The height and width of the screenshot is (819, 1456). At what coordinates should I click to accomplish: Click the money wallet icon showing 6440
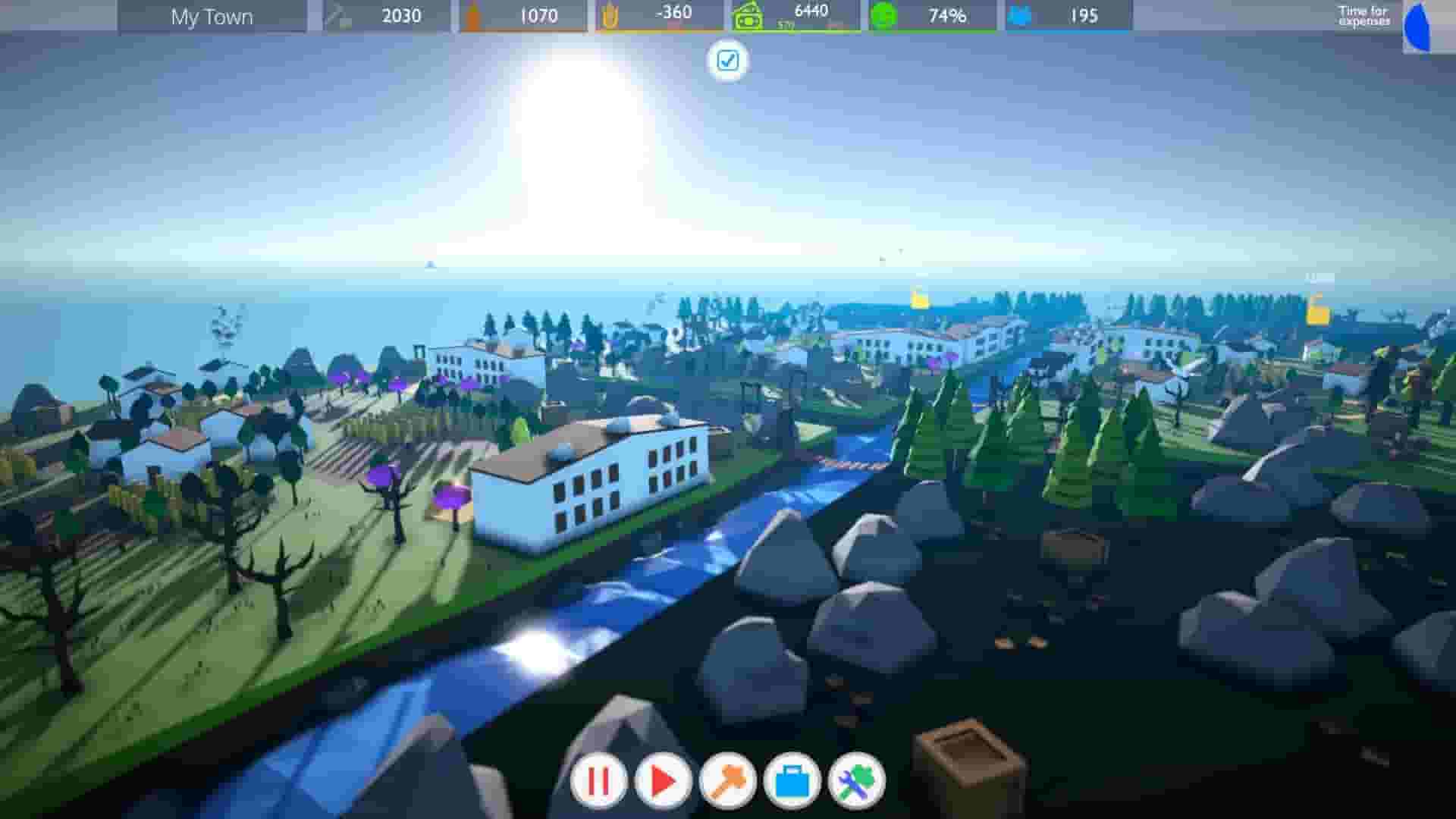pyautogui.click(x=749, y=14)
